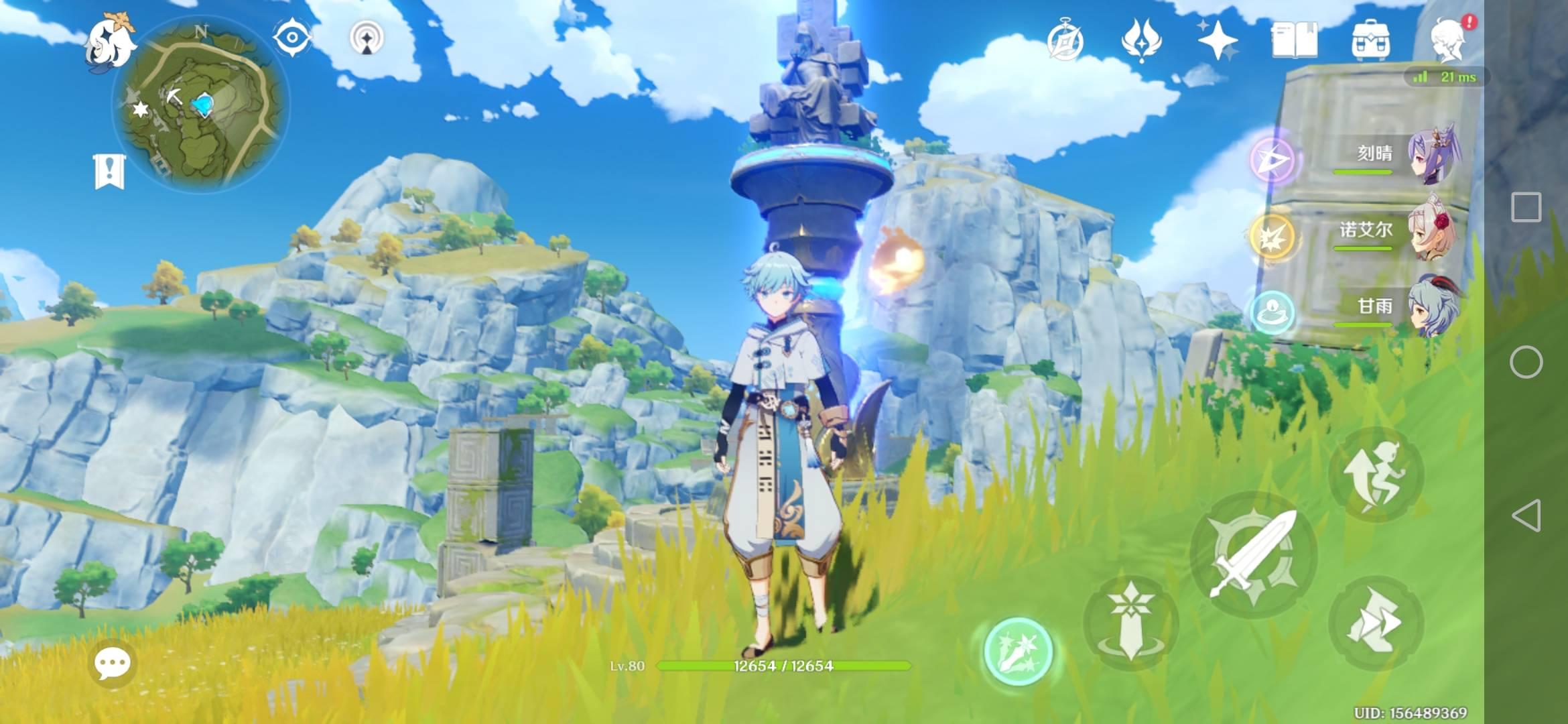Tap the Android home circle button
This screenshot has width=1568, height=724.
[1526, 363]
